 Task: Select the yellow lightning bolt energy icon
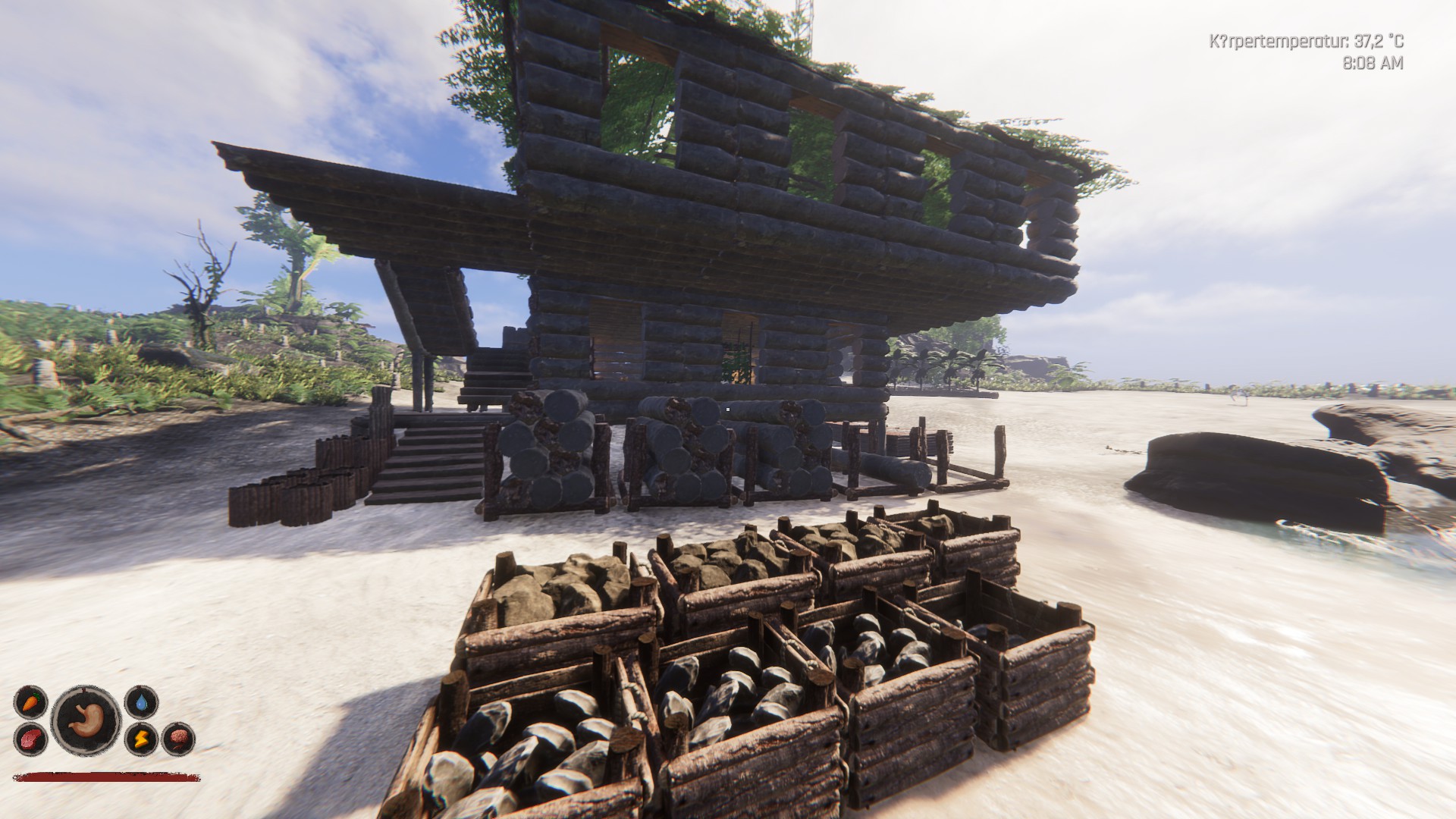tap(141, 738)
